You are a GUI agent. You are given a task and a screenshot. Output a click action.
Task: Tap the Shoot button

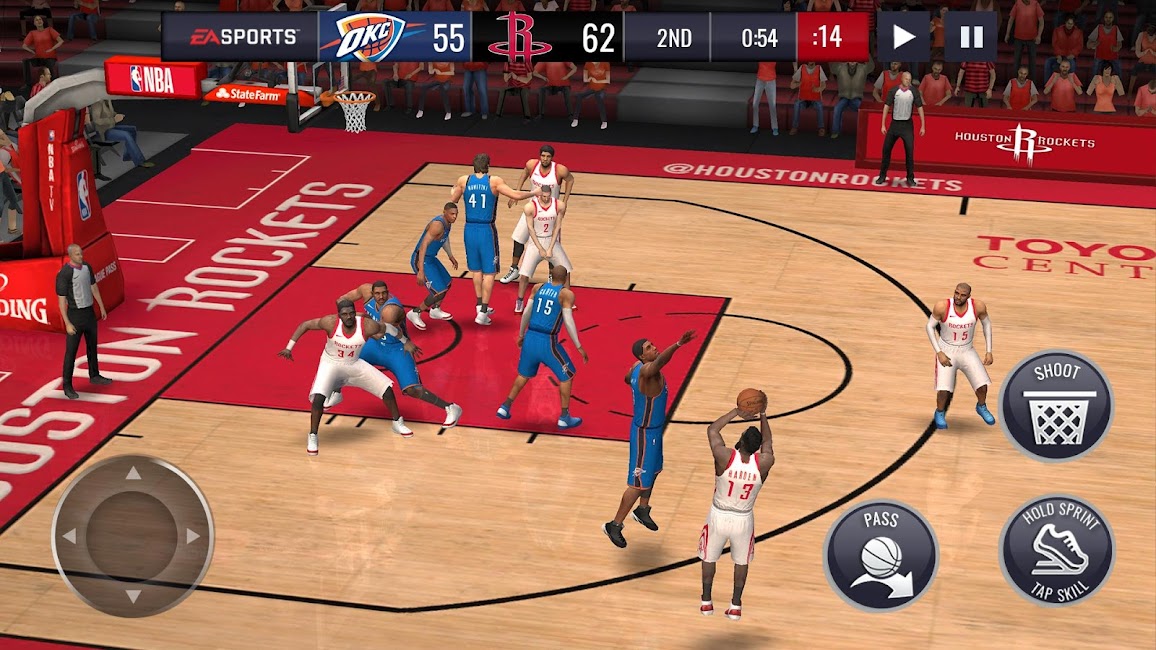click(x=1057, y=406)
